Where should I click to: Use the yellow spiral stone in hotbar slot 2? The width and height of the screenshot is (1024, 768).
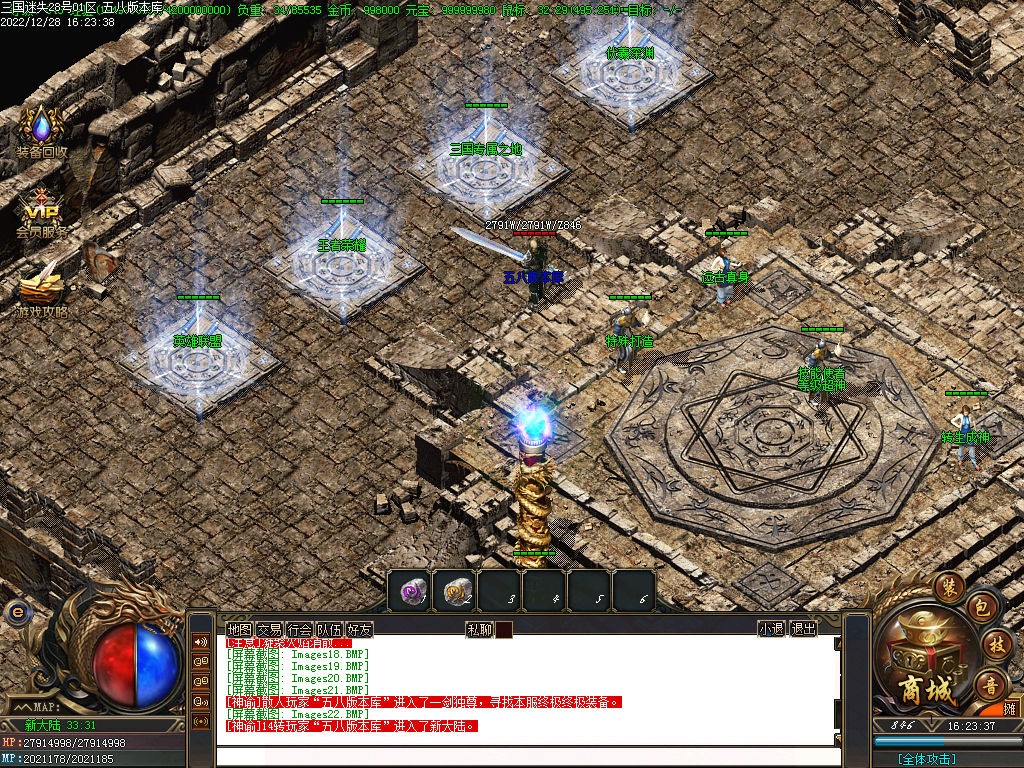[455, 591]
